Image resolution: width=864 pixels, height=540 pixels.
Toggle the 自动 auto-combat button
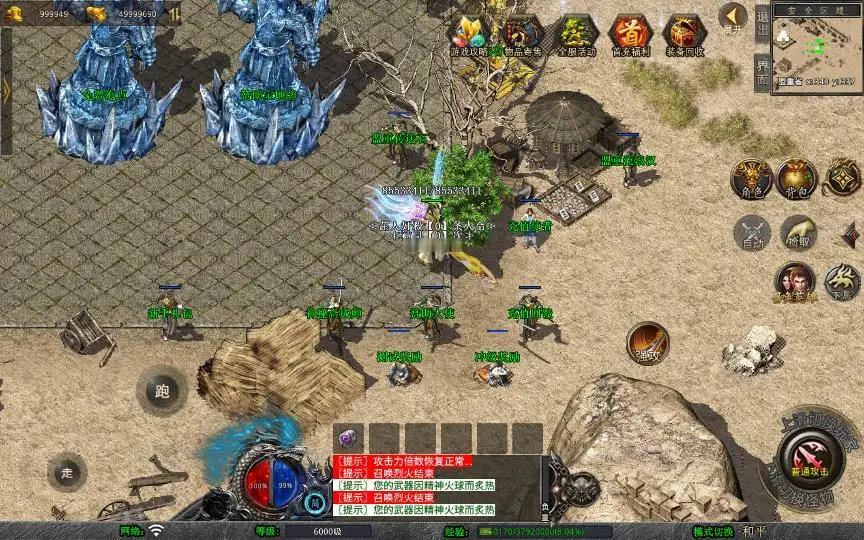(751, 233)
